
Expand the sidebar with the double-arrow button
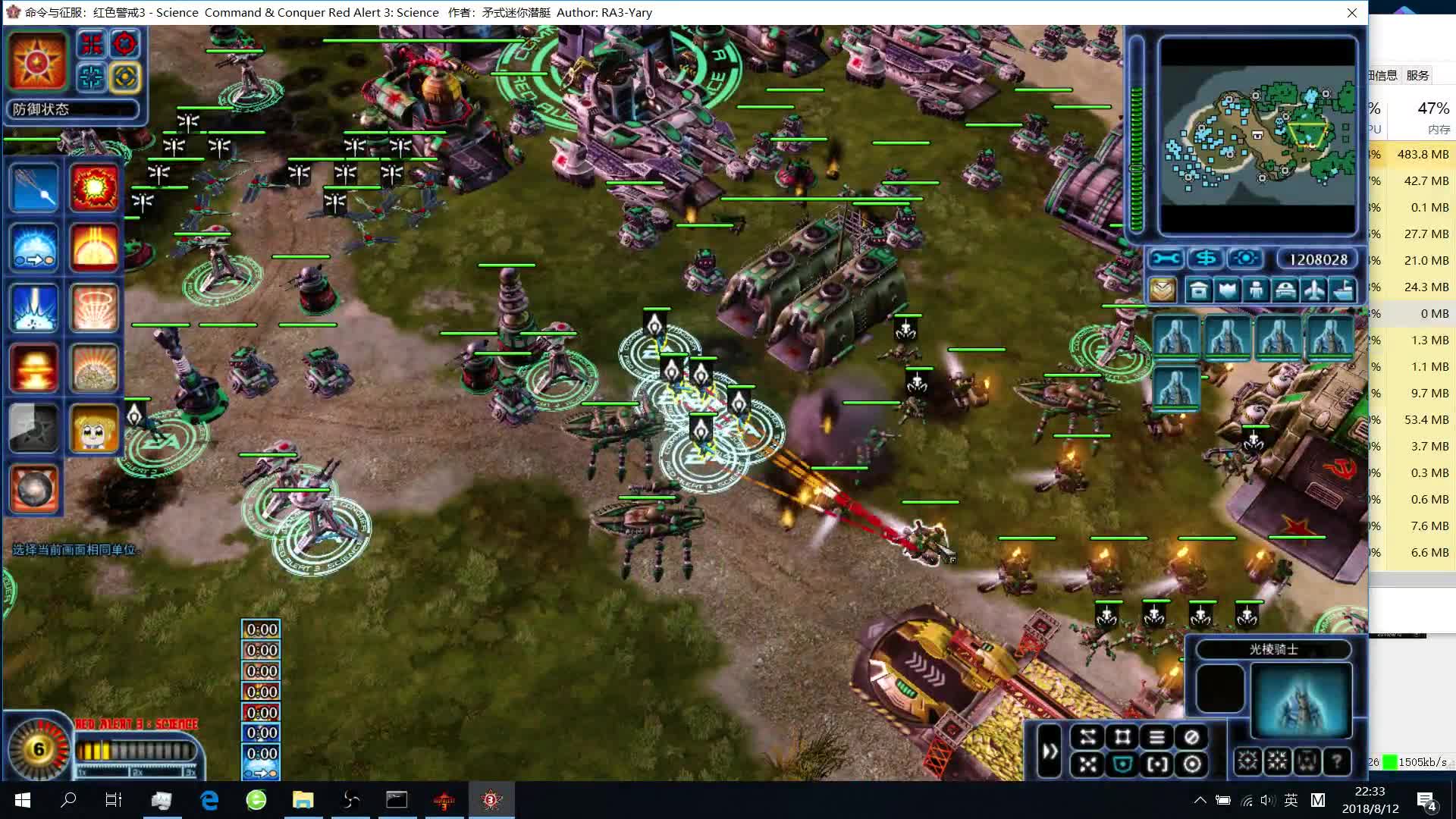1050,751
